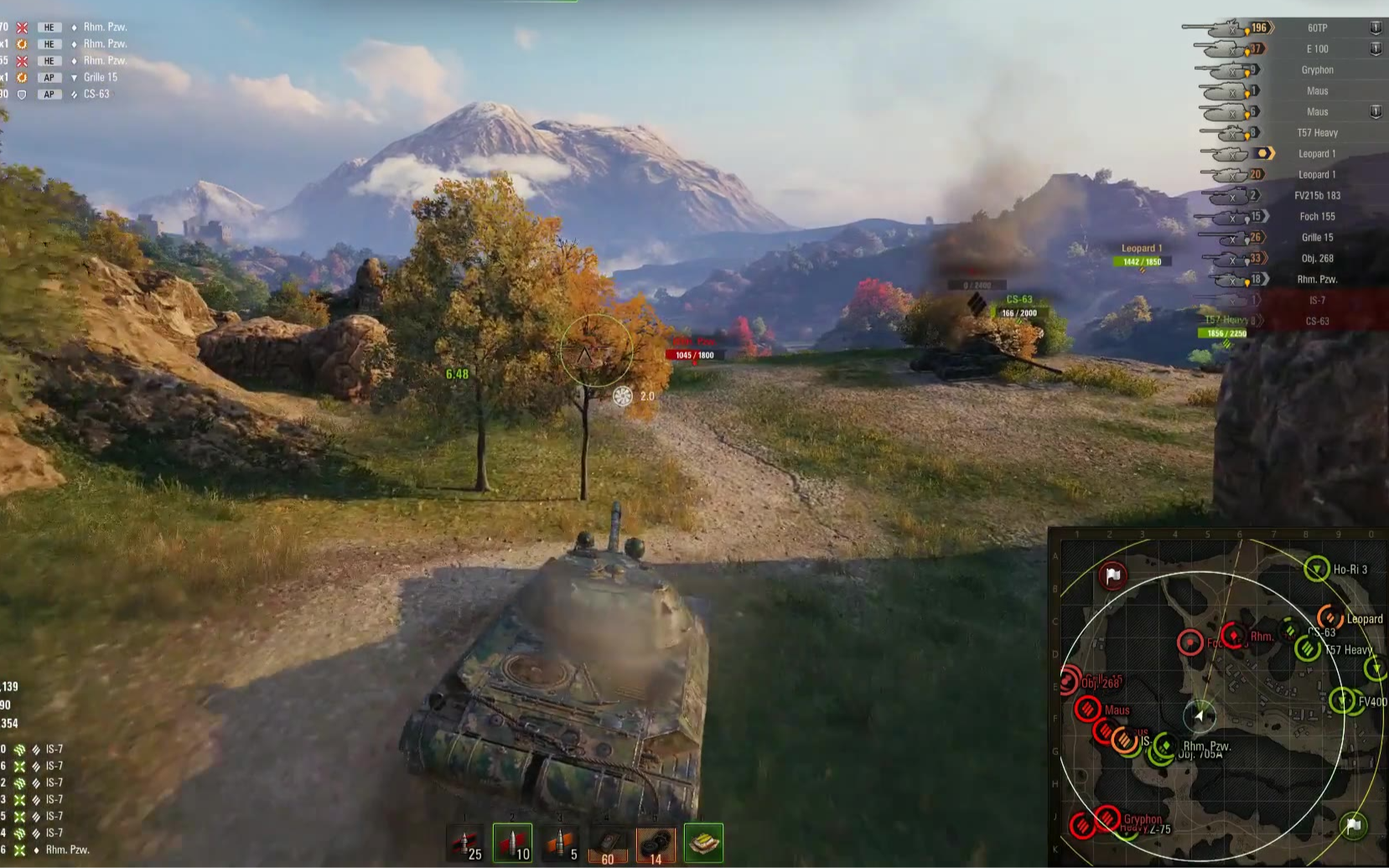This screenshot has width=1389, height=868.
Task: Use the sandwich food consumable
Action: point(703,843)
